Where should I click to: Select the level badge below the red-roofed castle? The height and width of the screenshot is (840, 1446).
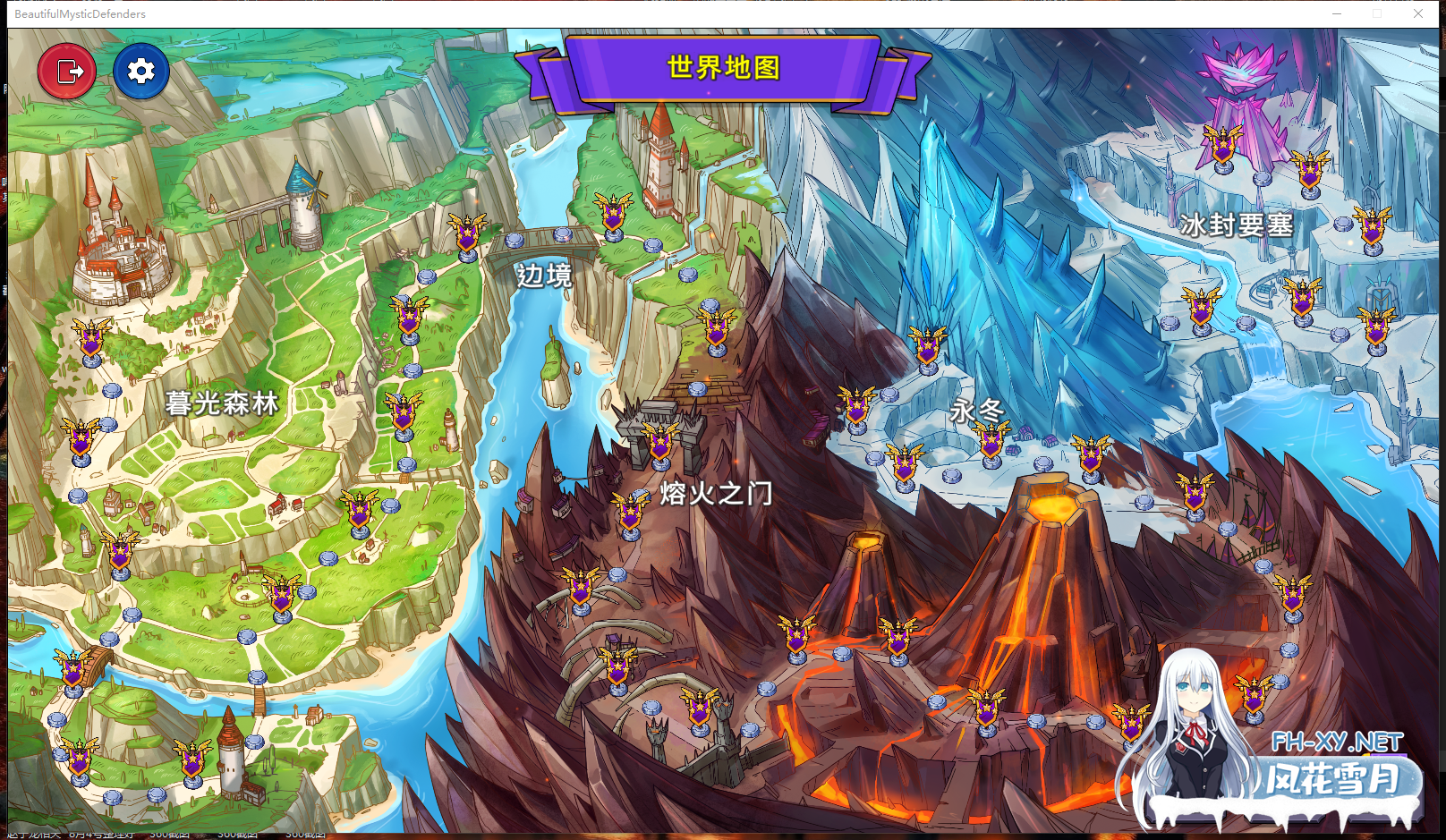click(x=91, y=340)
